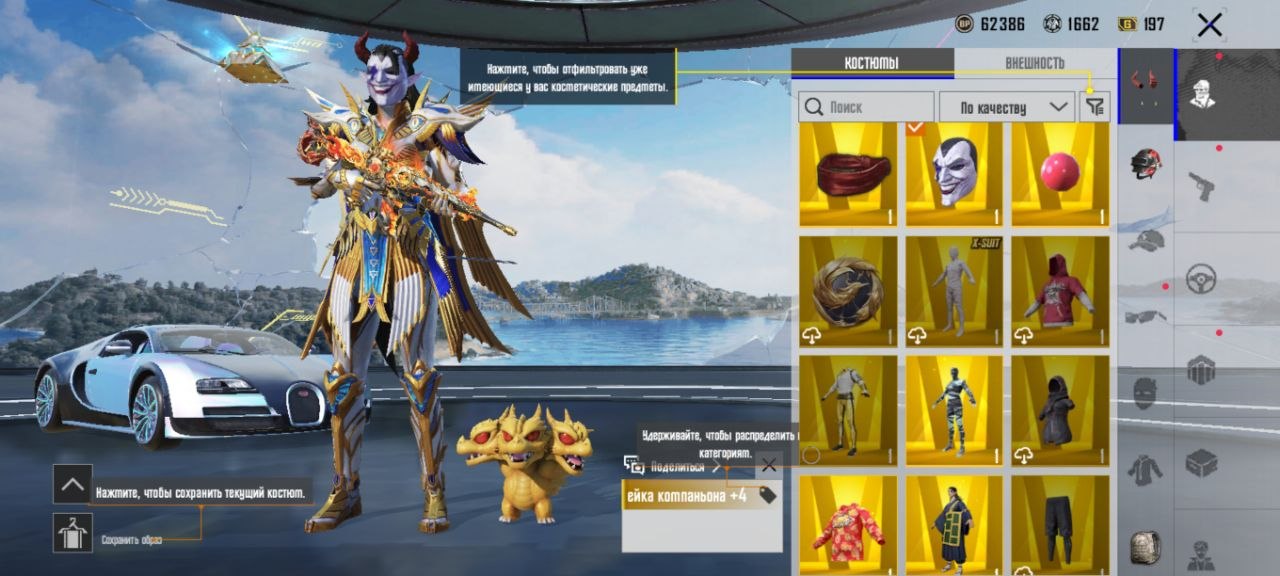Open the pistol weapons category
The height and width of the screenshot is (576, 1280).
tap(1201, 186)
